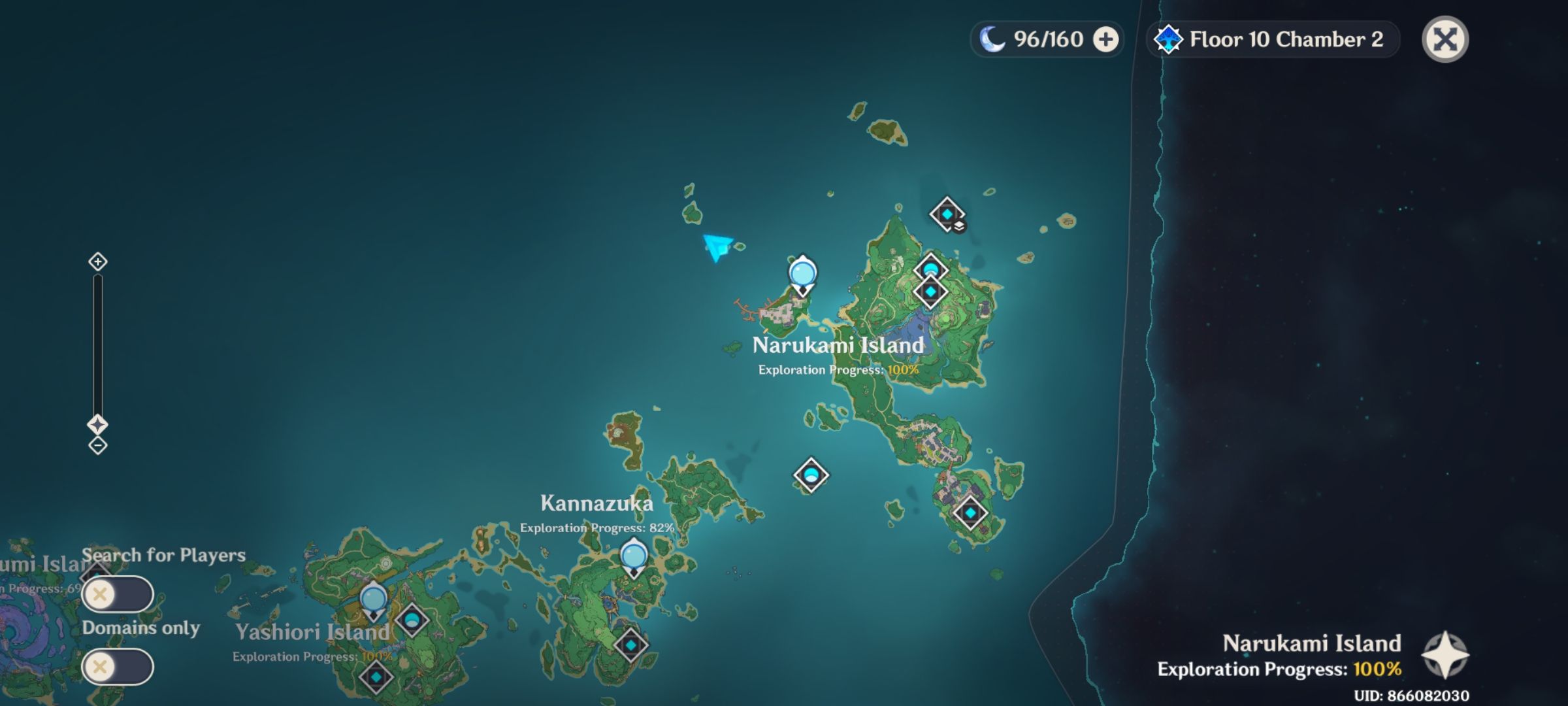Enable the Domains only toggle
Viewport: 1568px width, 706px height.
pyautogui.click(x=120, y=665)
